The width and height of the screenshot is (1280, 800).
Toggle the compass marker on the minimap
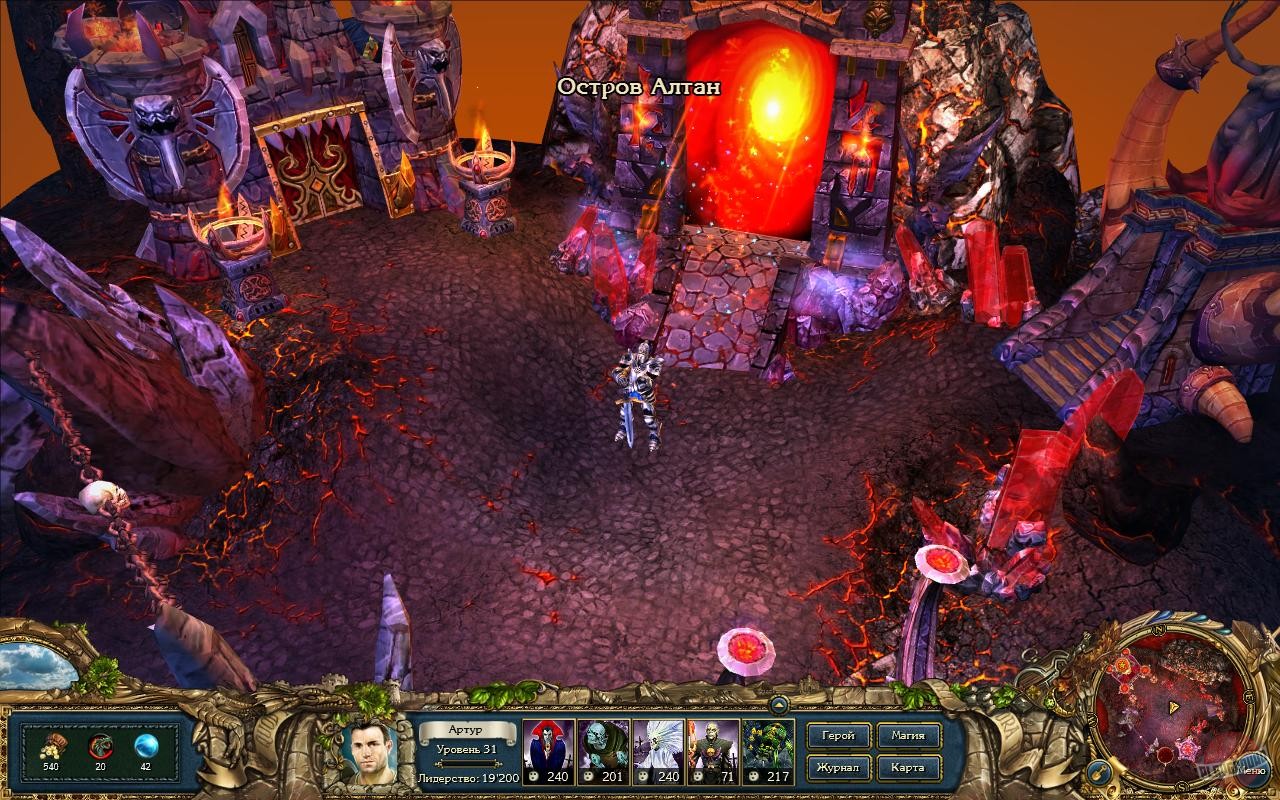1158,630
